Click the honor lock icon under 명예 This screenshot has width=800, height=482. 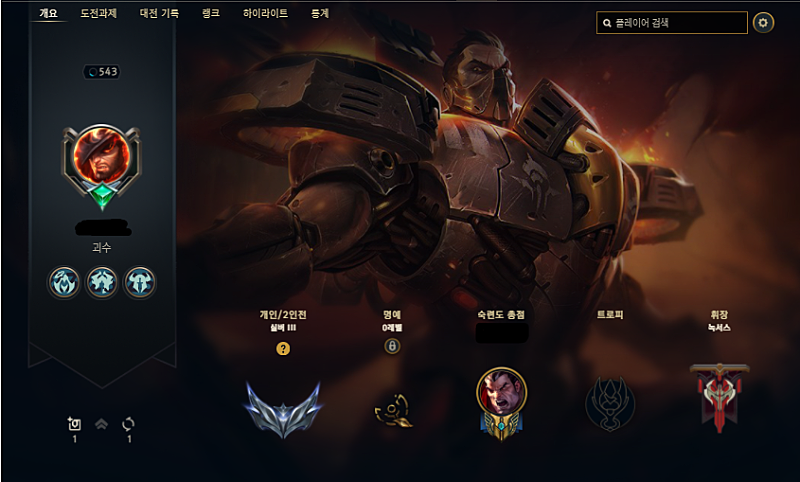click(x=392, y=346)
